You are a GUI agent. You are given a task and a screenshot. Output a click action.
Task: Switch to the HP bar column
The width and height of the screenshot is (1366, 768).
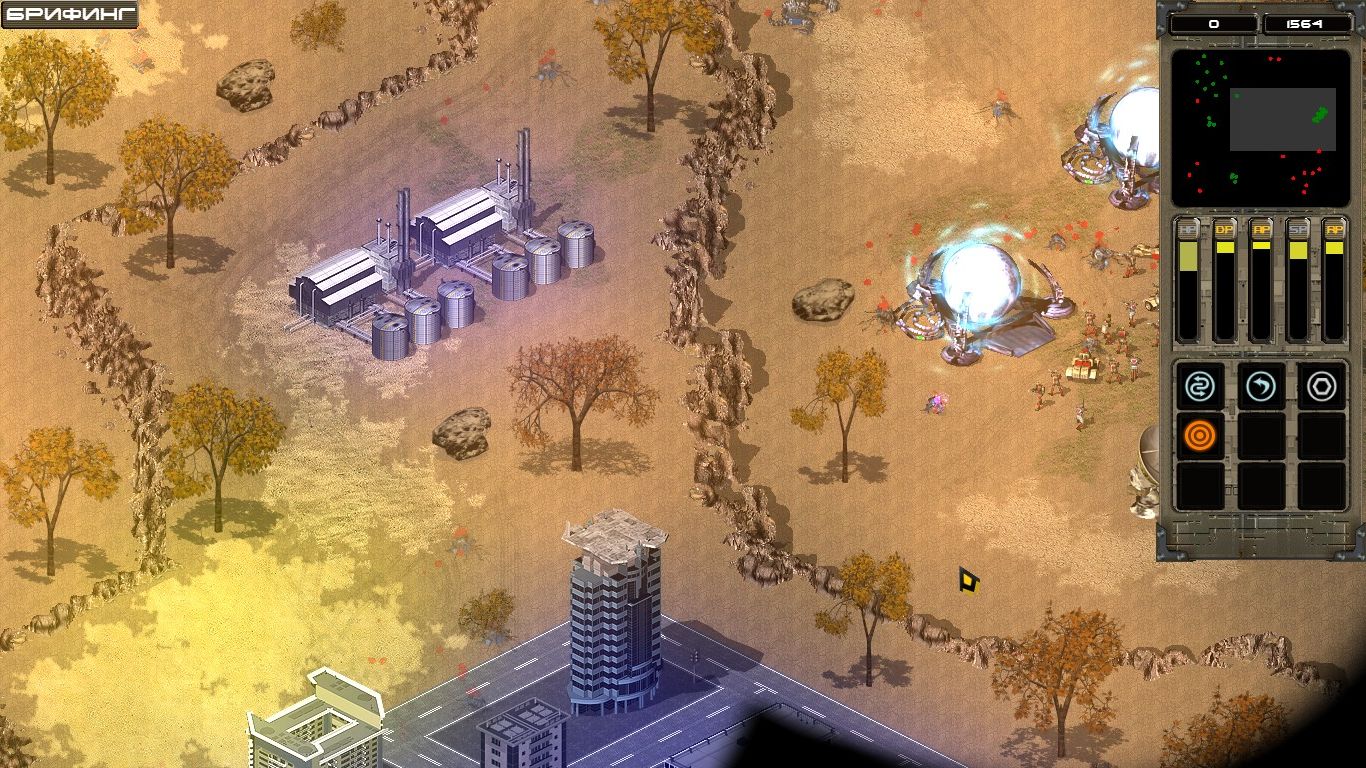1188,280
